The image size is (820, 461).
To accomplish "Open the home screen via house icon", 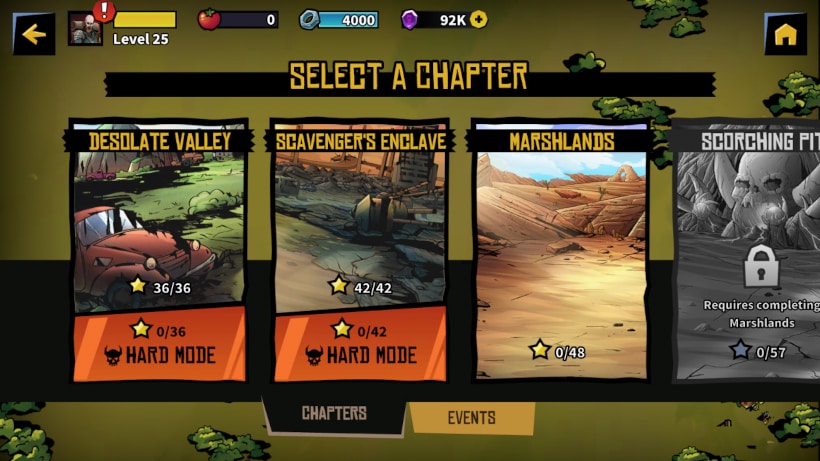I will [785, 34].
